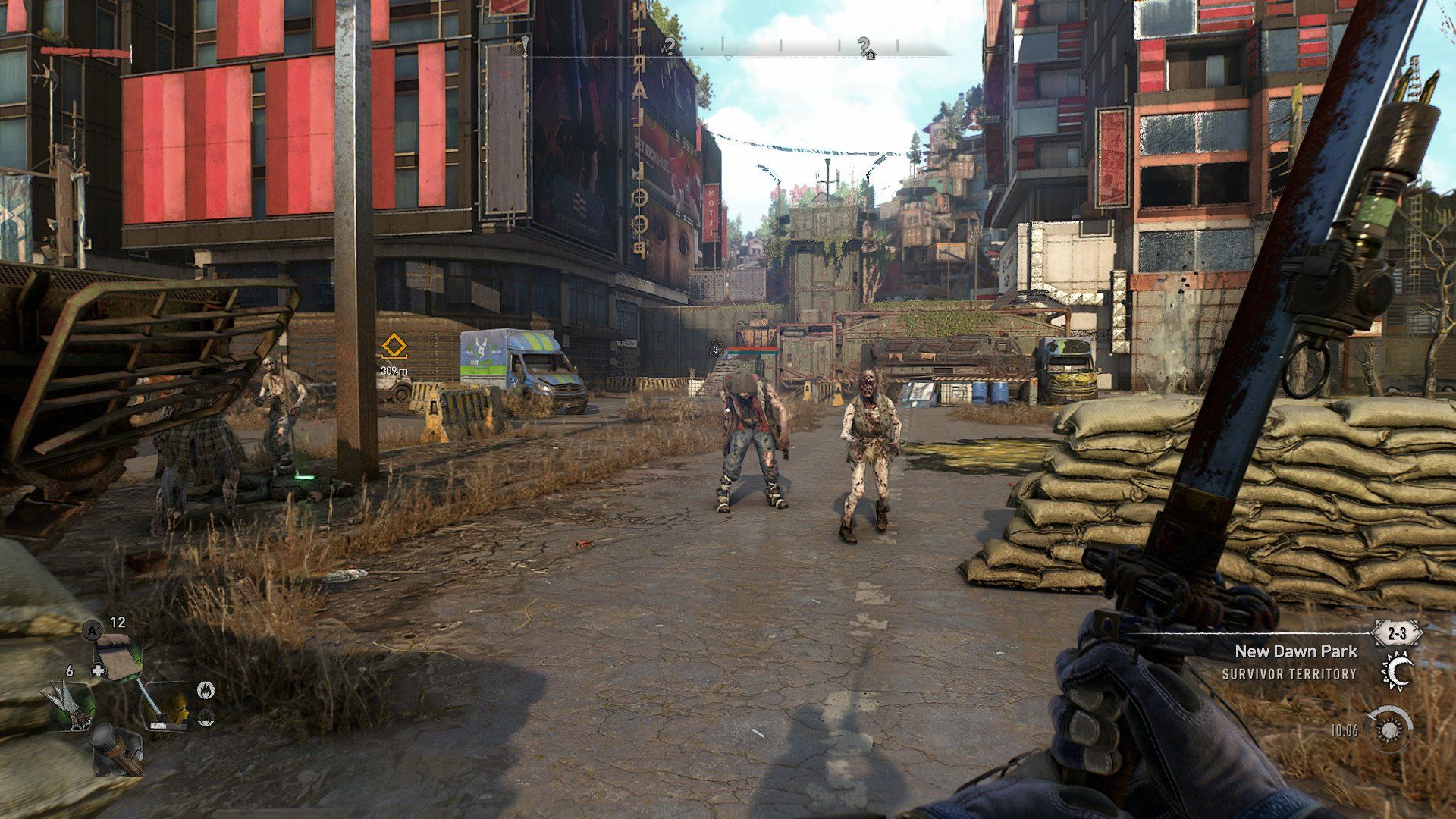
Task: Click the sun time-of-day dial
Action: click(x=1389, y=730)
